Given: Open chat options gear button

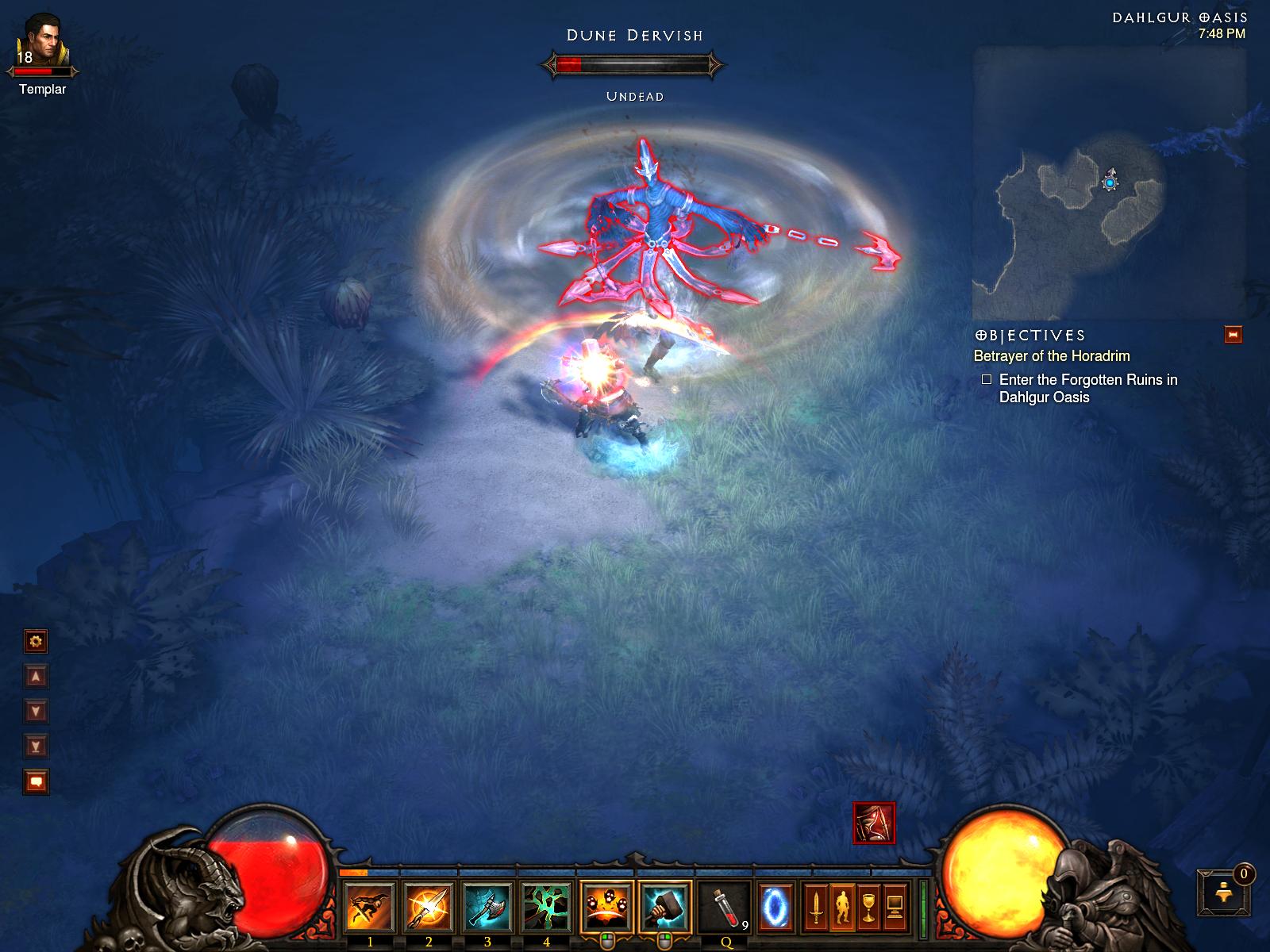Looking at the screenshot, I should pyautogui.click(x=36, y=641).
